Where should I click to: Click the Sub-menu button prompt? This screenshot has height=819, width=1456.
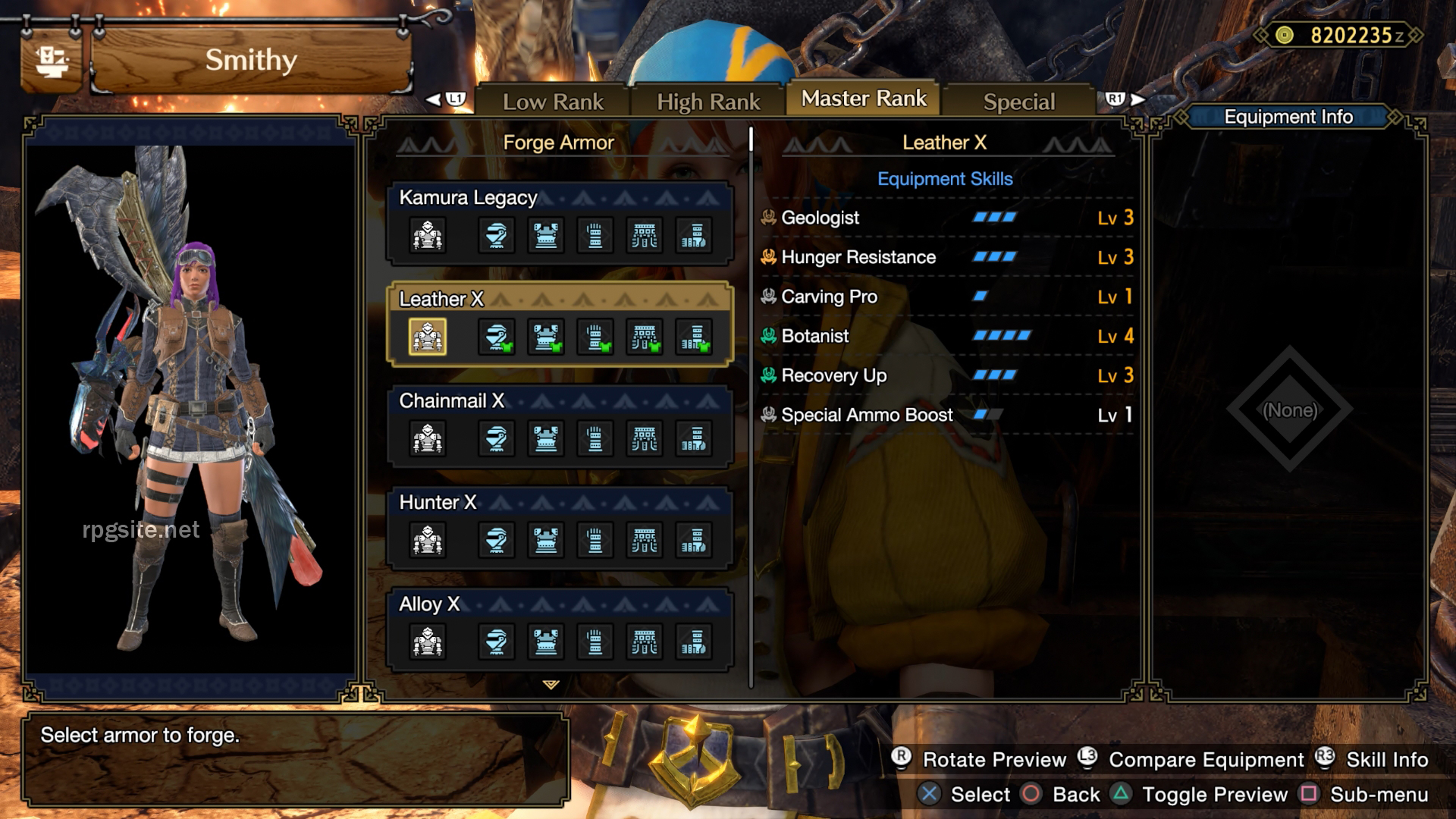(x=1303, y=795)
